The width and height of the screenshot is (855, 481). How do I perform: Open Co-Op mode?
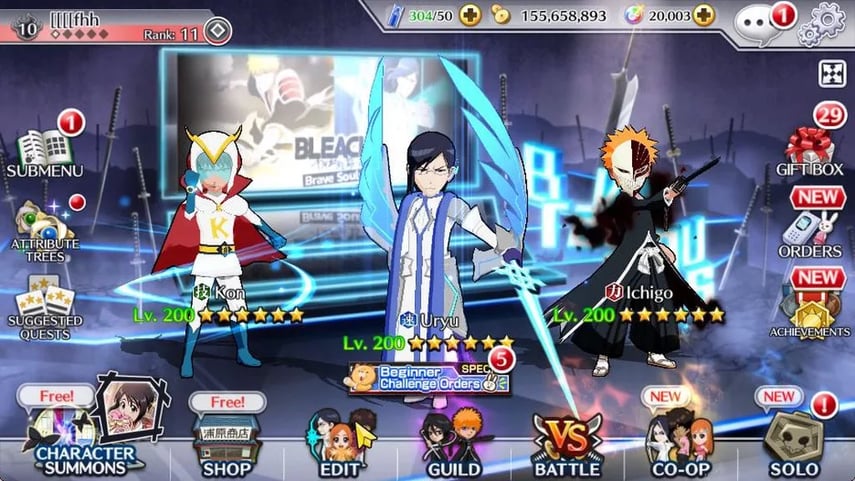[680, 440]
